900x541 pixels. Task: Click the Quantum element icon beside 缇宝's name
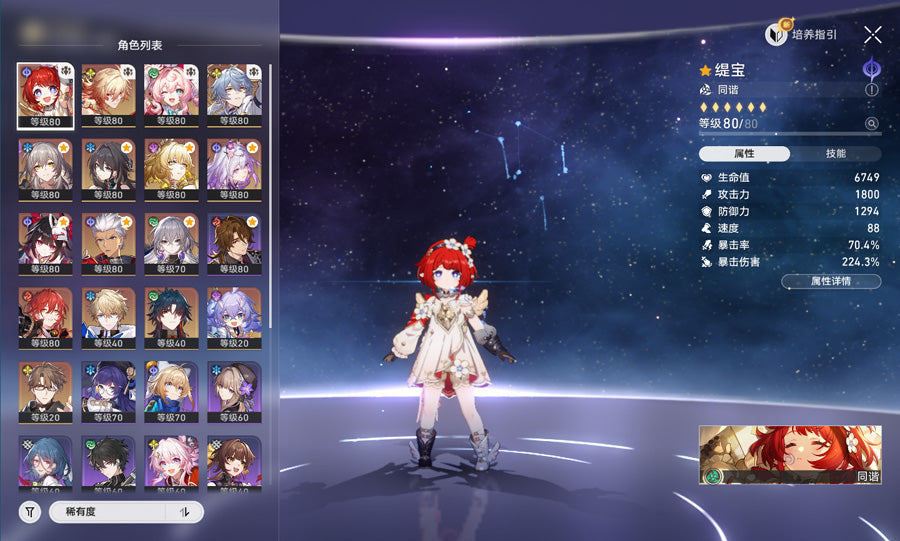[871, 69]
